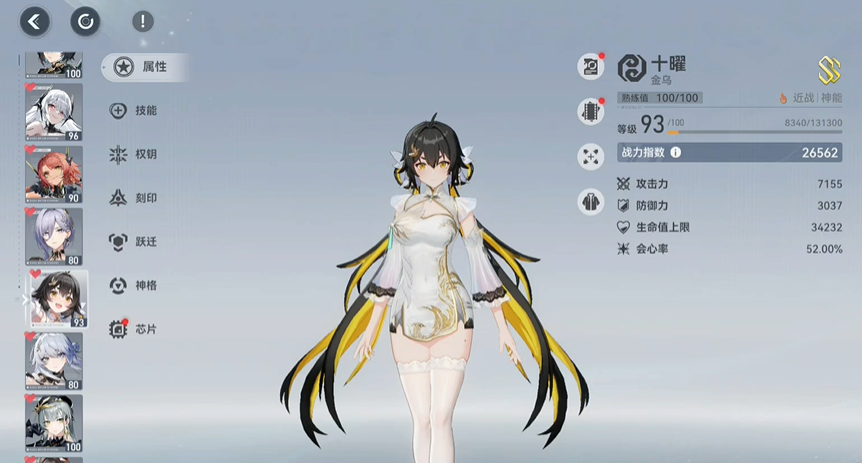Open the outfit jacket icon
The width and height of the screenshot is (862, 463).
click(x=590, y=201)
